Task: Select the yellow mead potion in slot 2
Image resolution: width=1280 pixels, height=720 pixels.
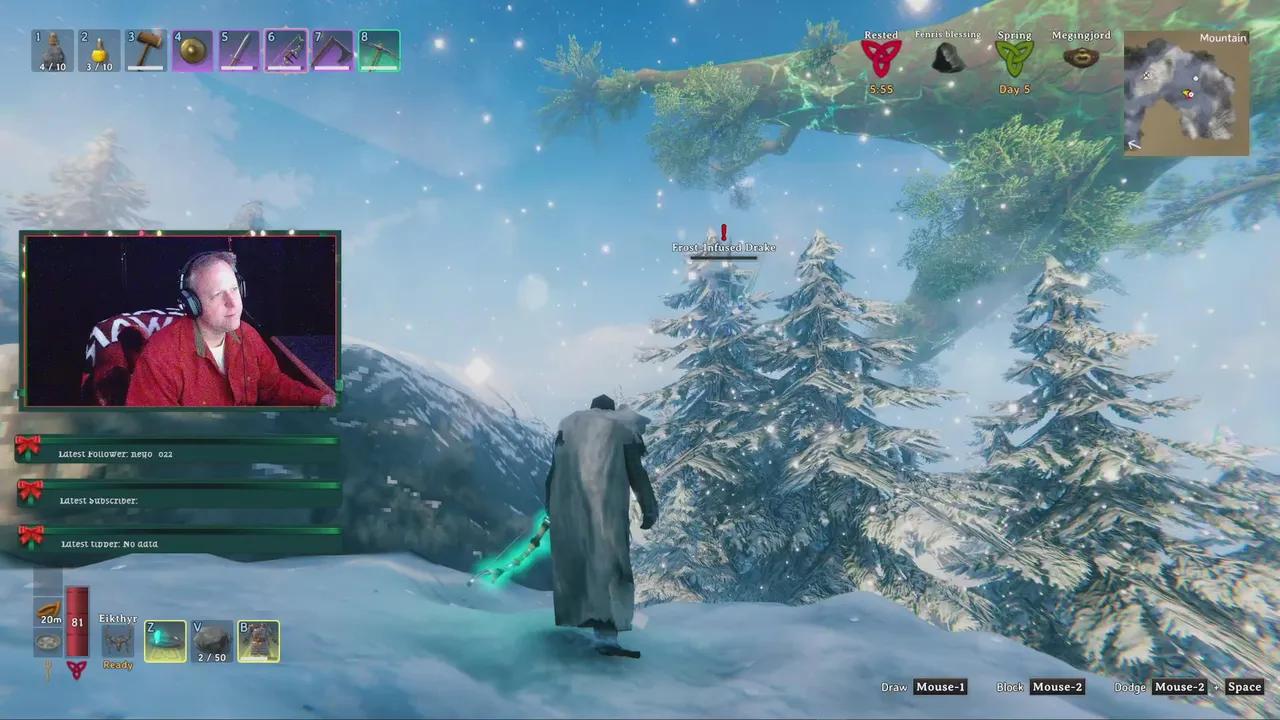Action: point(99,51)
